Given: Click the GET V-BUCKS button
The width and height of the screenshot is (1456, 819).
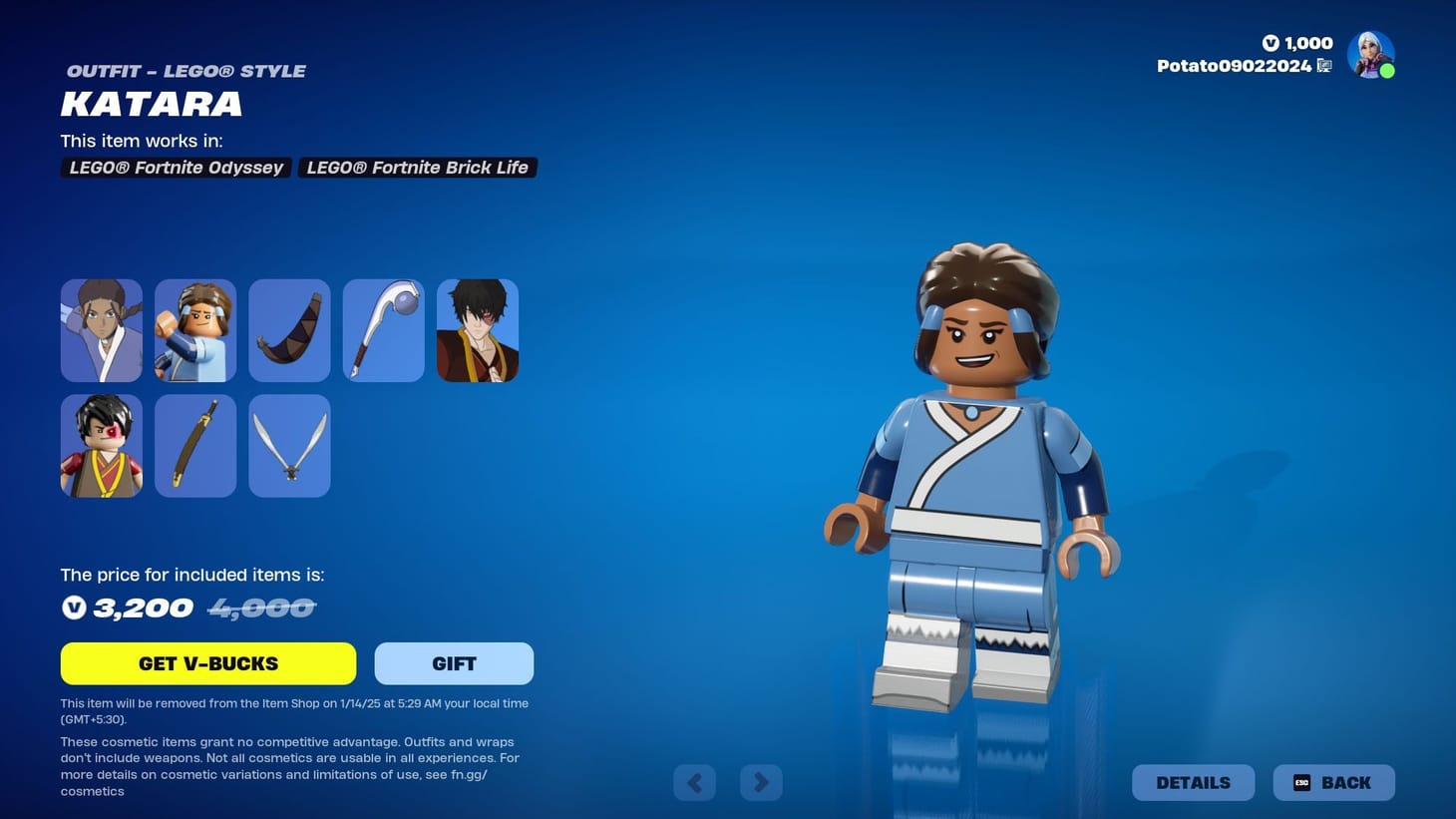Looking at the screenshot, I should pyautogui.click(x=207, y=663).
